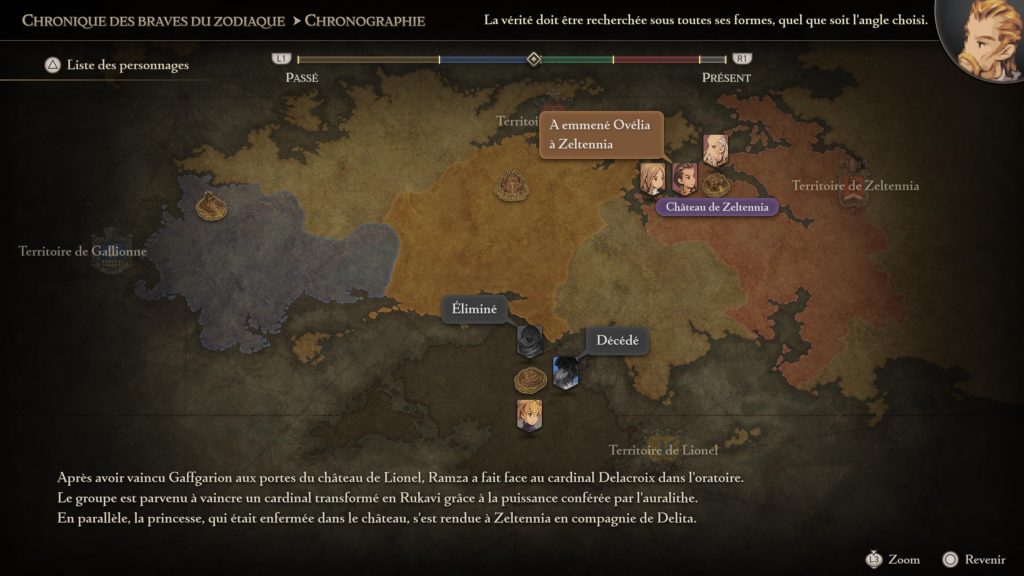Select Ramza's blonde portrait near Lionel
This screenshot has height=576, width=1024.
(x=529, y=414)
